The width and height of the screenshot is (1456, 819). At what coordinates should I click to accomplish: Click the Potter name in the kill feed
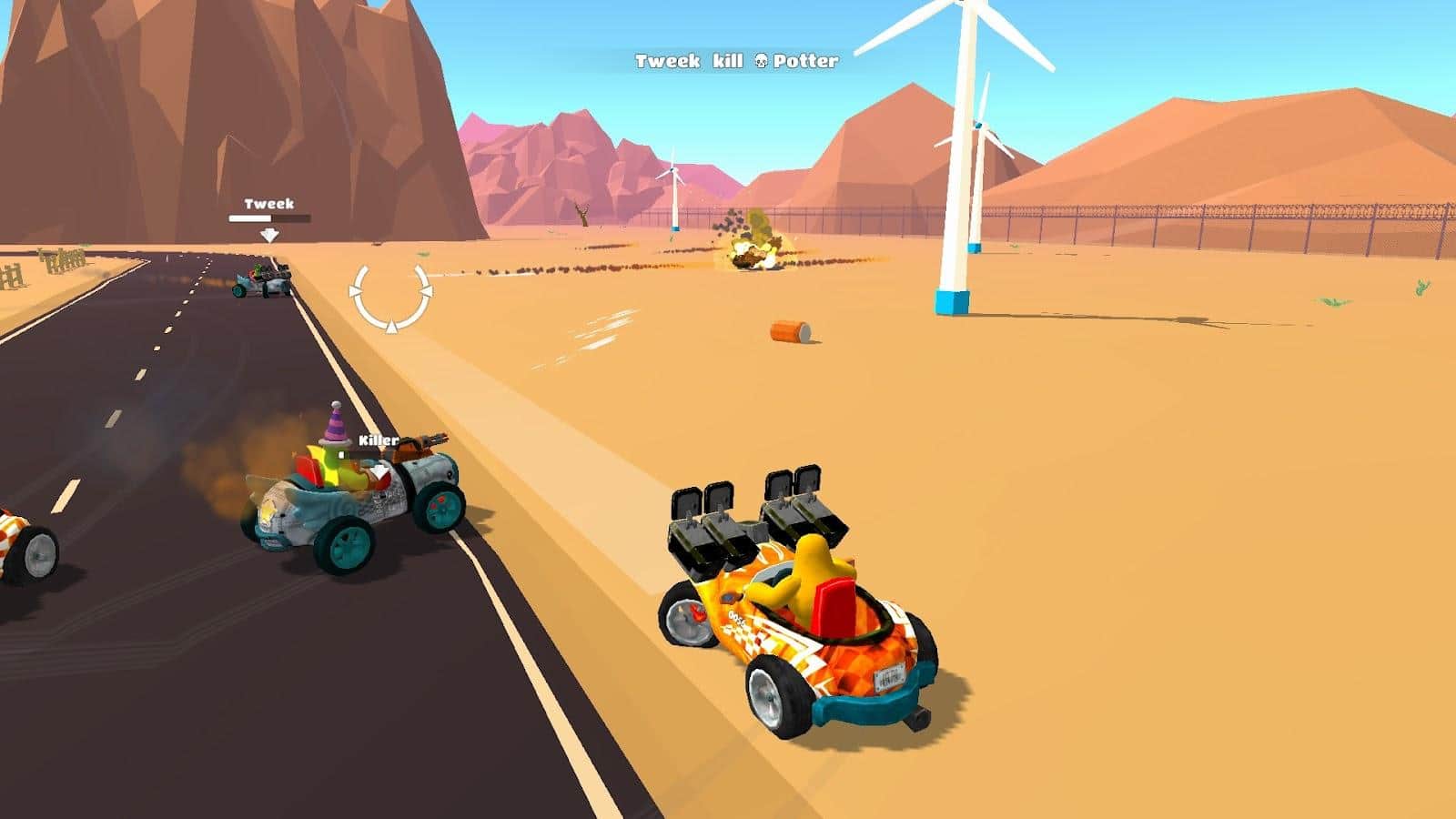point(804,63)
